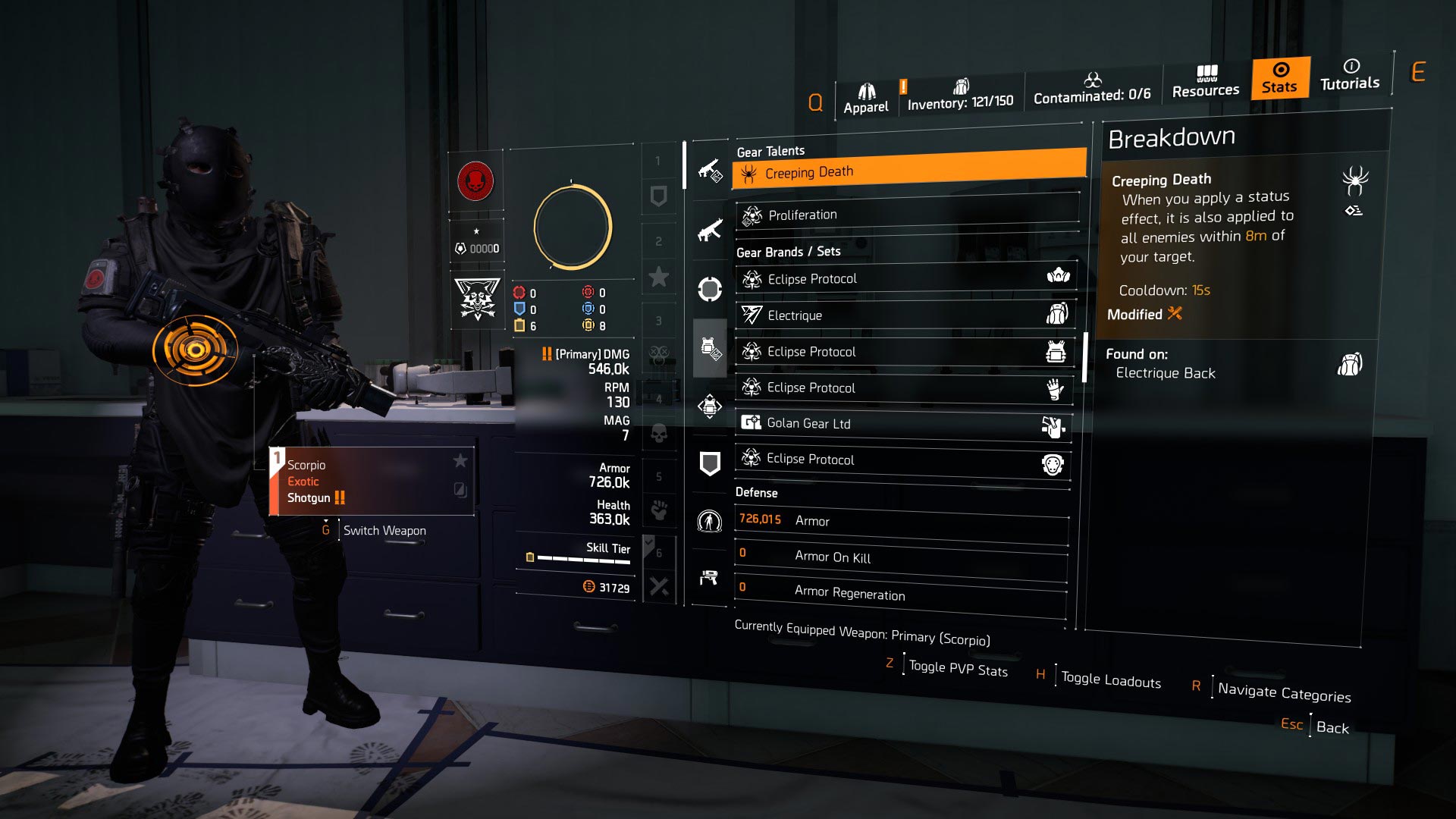
Task: Open the Contaminated items tab
Action: pyautogui.click(x=1091, y=89)
